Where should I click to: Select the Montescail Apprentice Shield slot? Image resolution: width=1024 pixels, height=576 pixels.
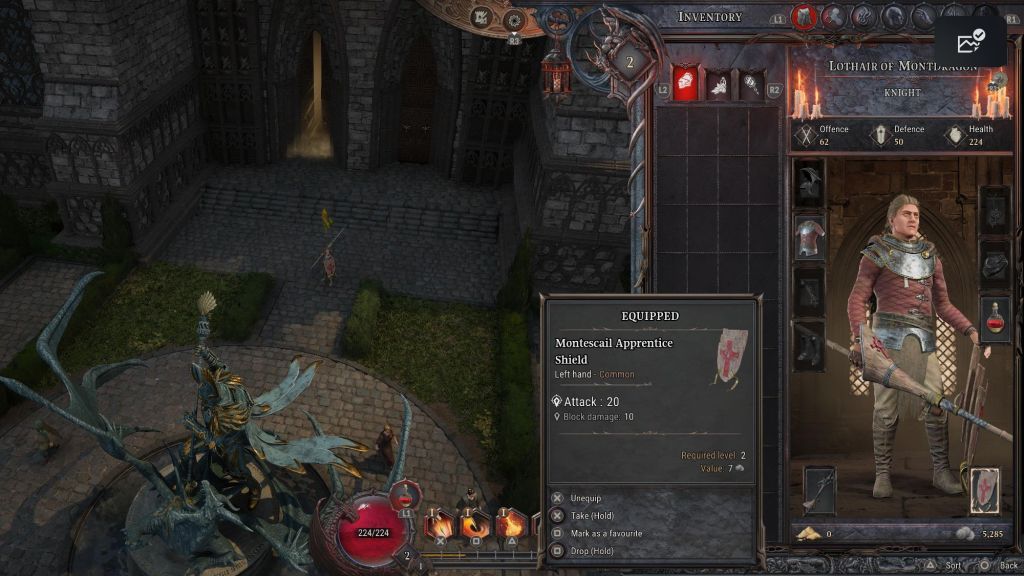pyautogui.click(x=983, y=490)
